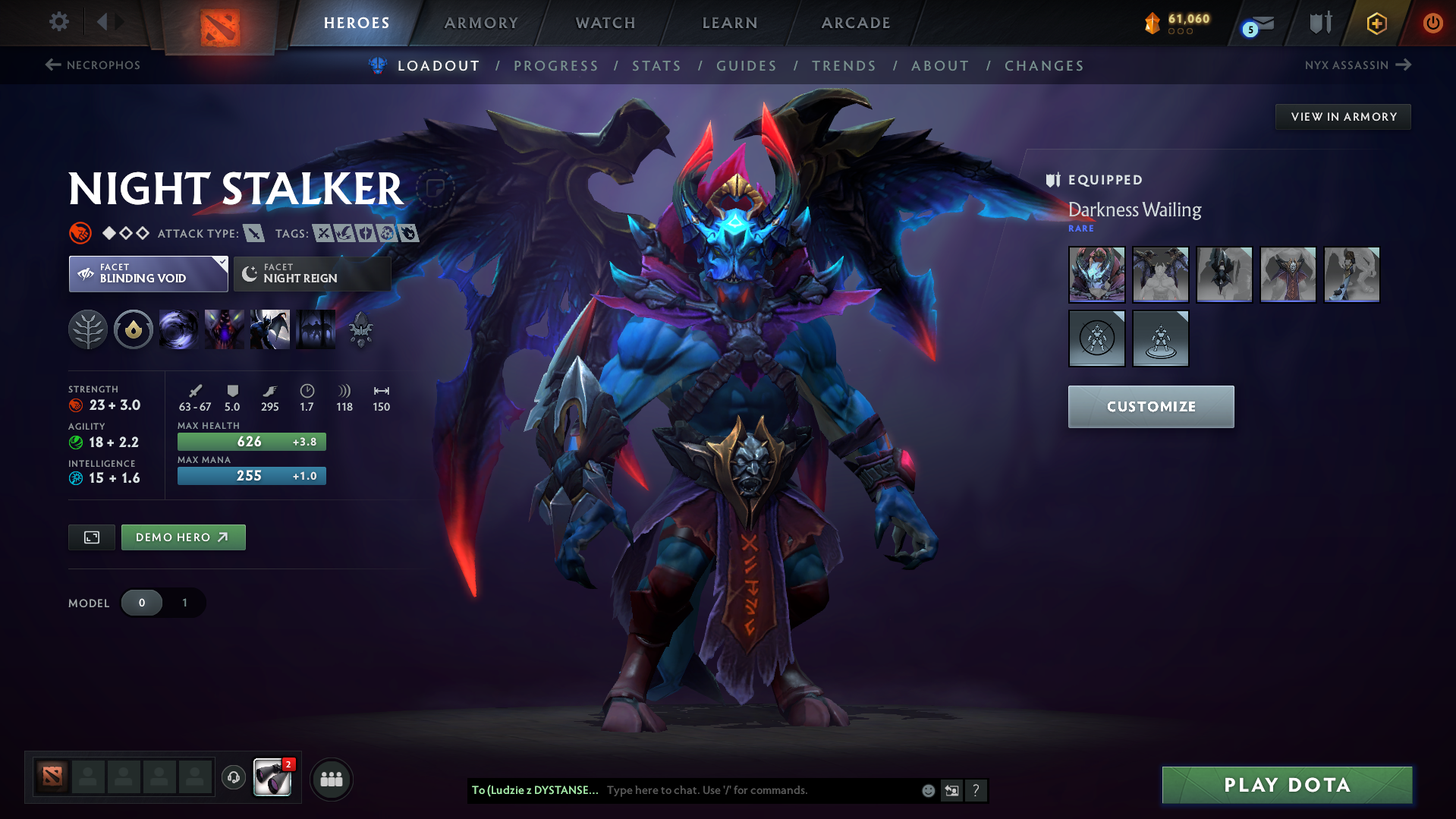This screenshot has width=1456, height=819.
Task: Open the settings gear icon
Action: [58, 22]
